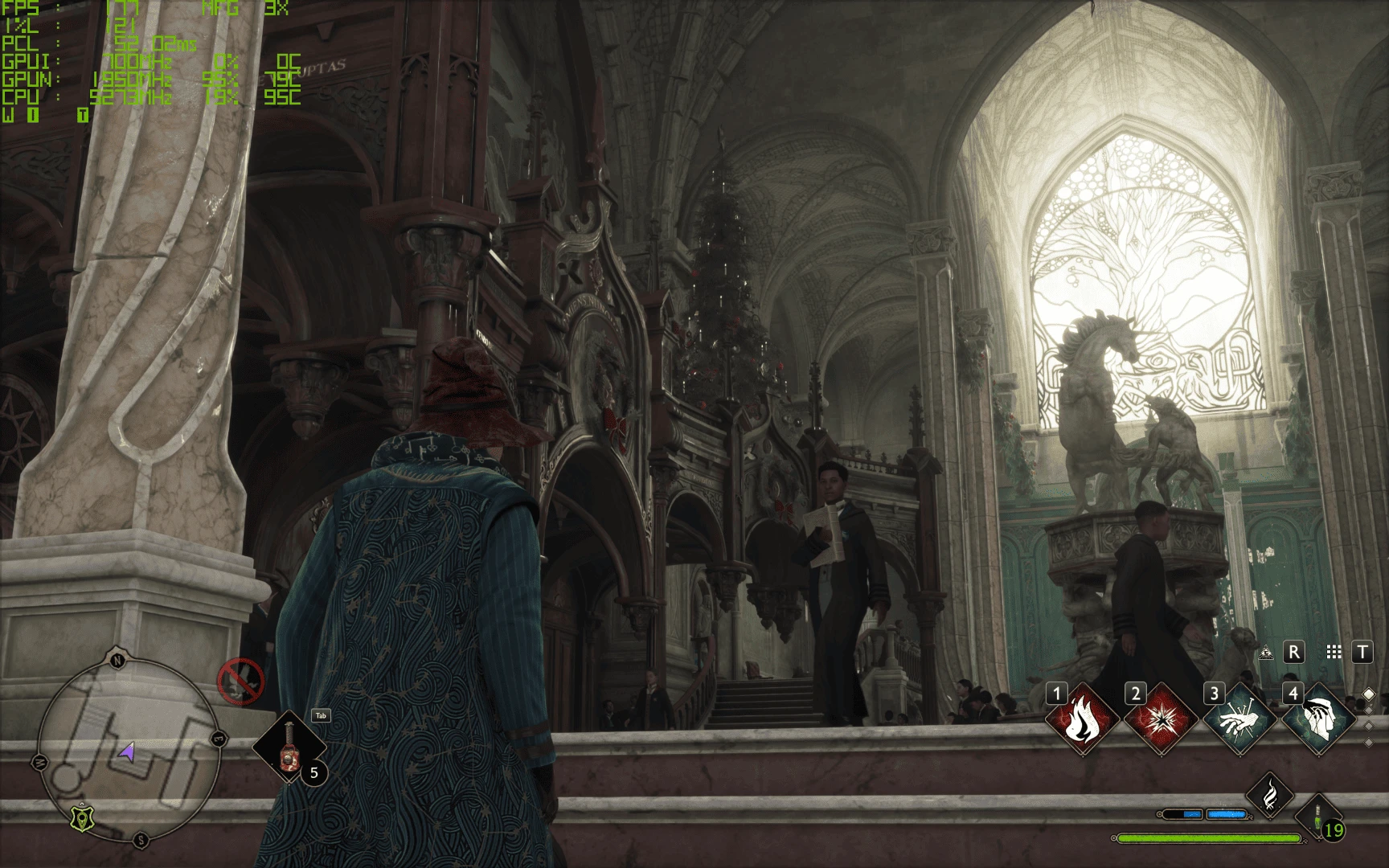Select the hand-with-needles spell in slot 3

(x=1240, y=719)
